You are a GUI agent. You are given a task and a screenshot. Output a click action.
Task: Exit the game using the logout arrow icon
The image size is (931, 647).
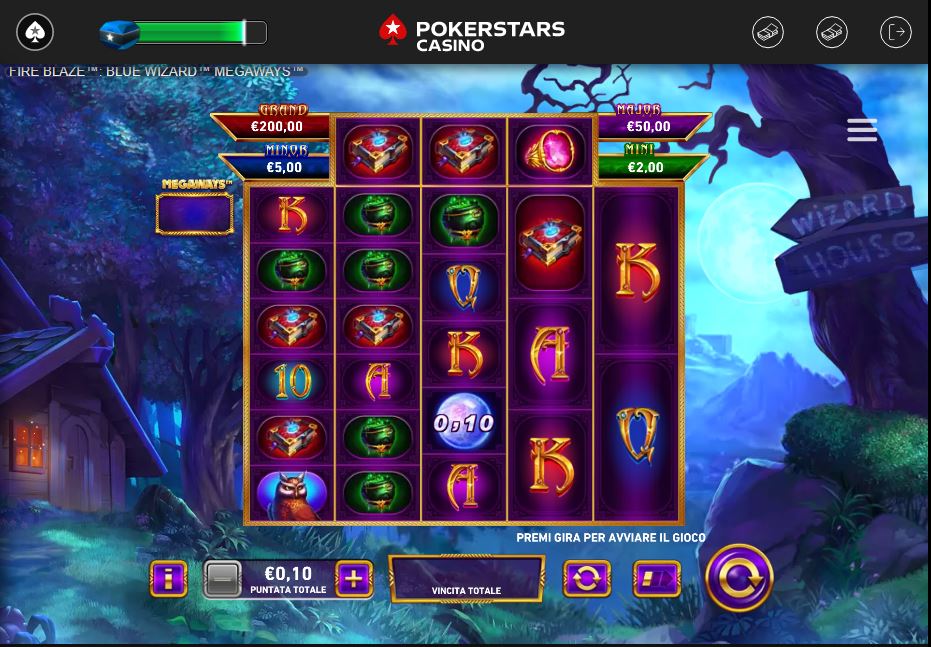tap(896, 32)
